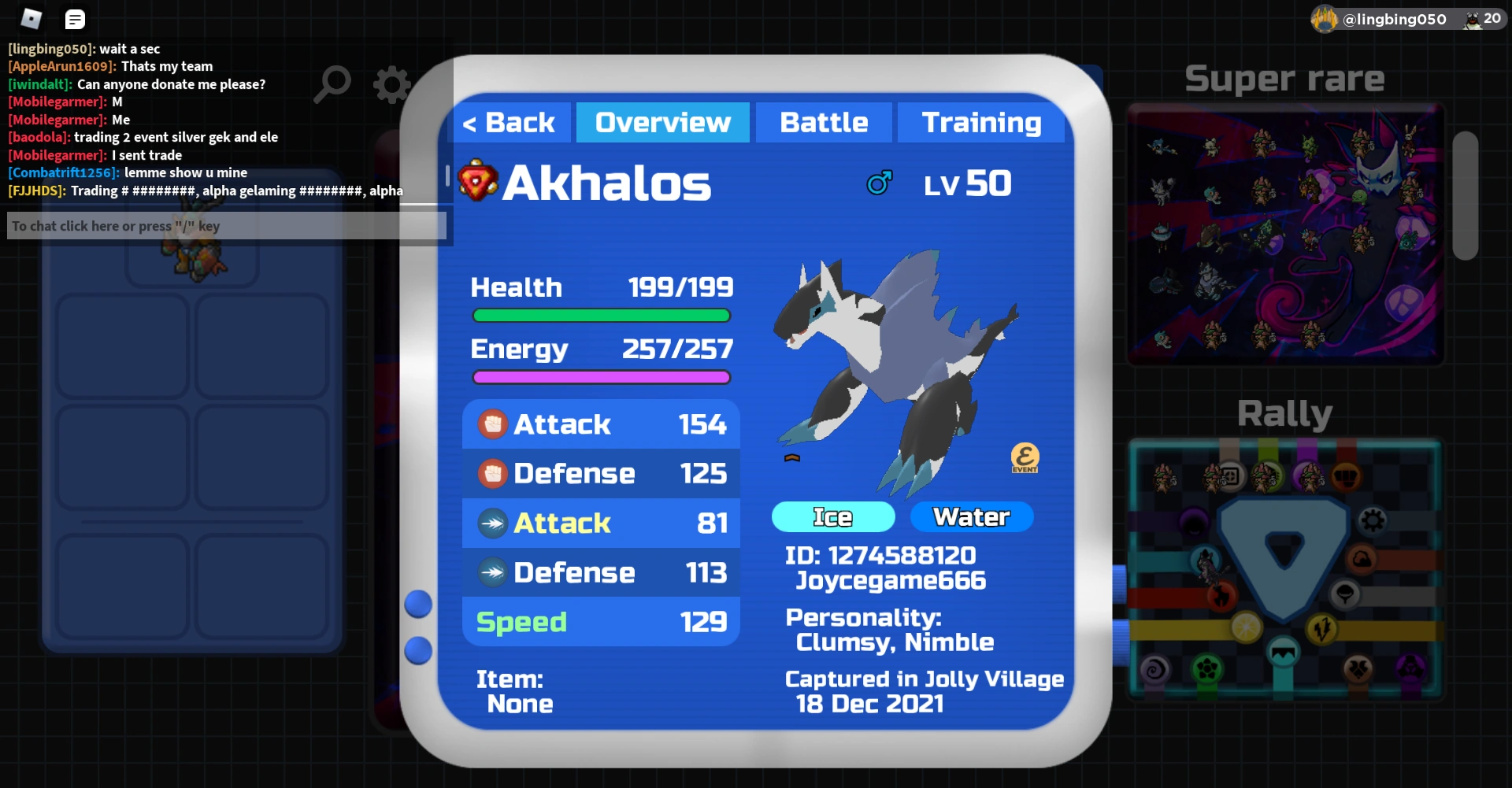Open settings with the gear icon

391,84
